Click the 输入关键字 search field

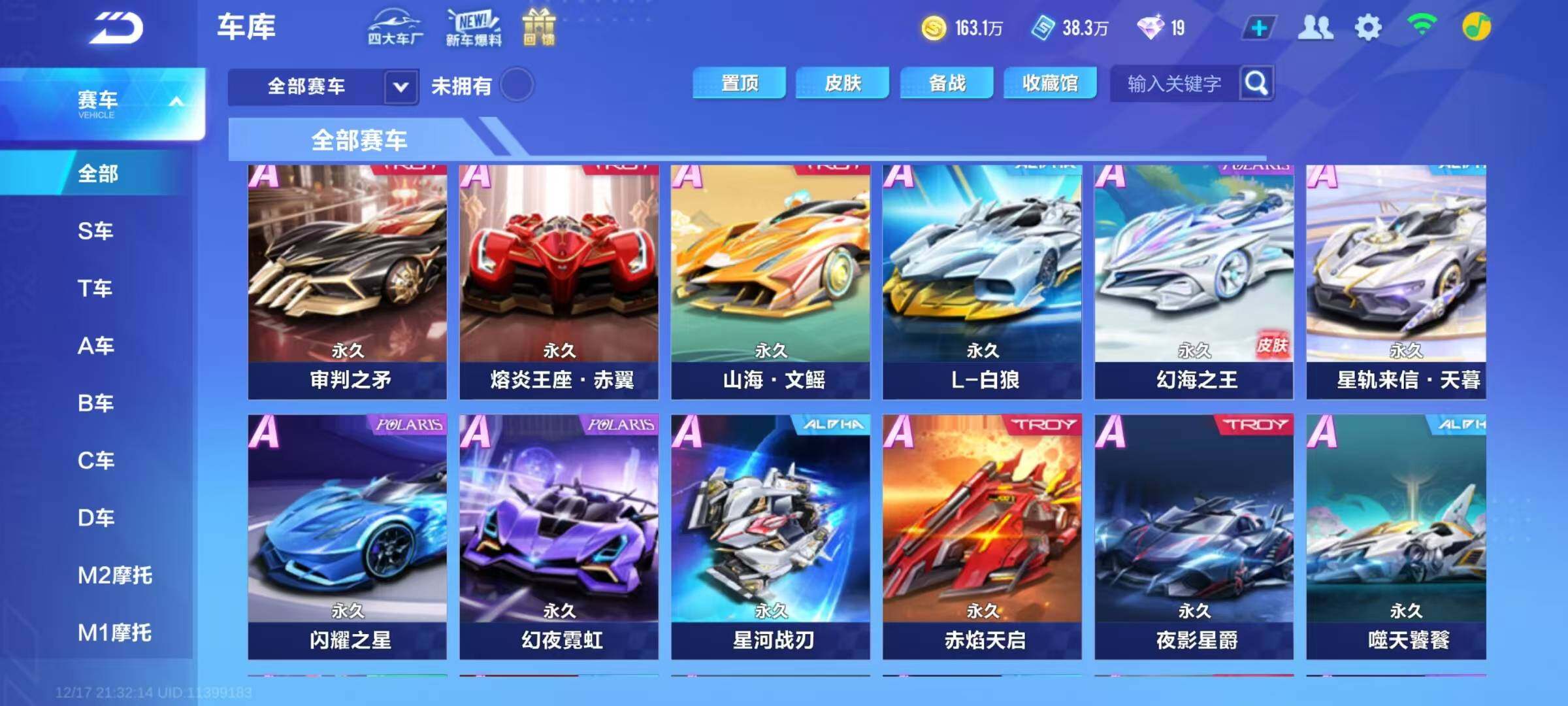coord(1175,84)
